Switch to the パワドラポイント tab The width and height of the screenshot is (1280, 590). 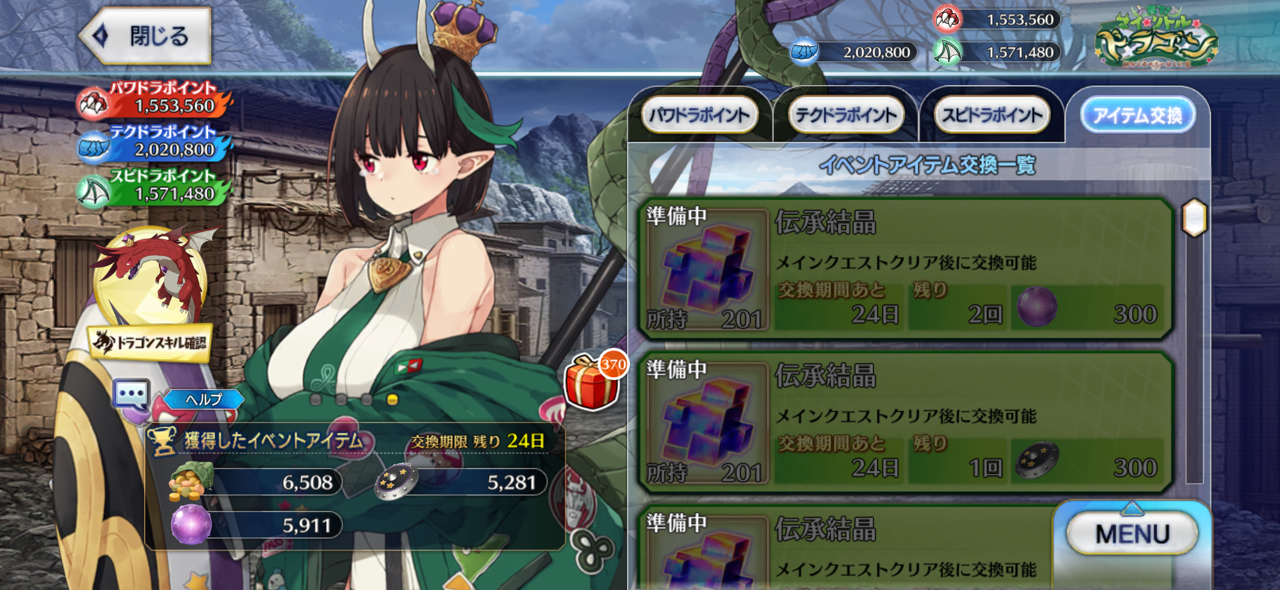click(698, 115)
